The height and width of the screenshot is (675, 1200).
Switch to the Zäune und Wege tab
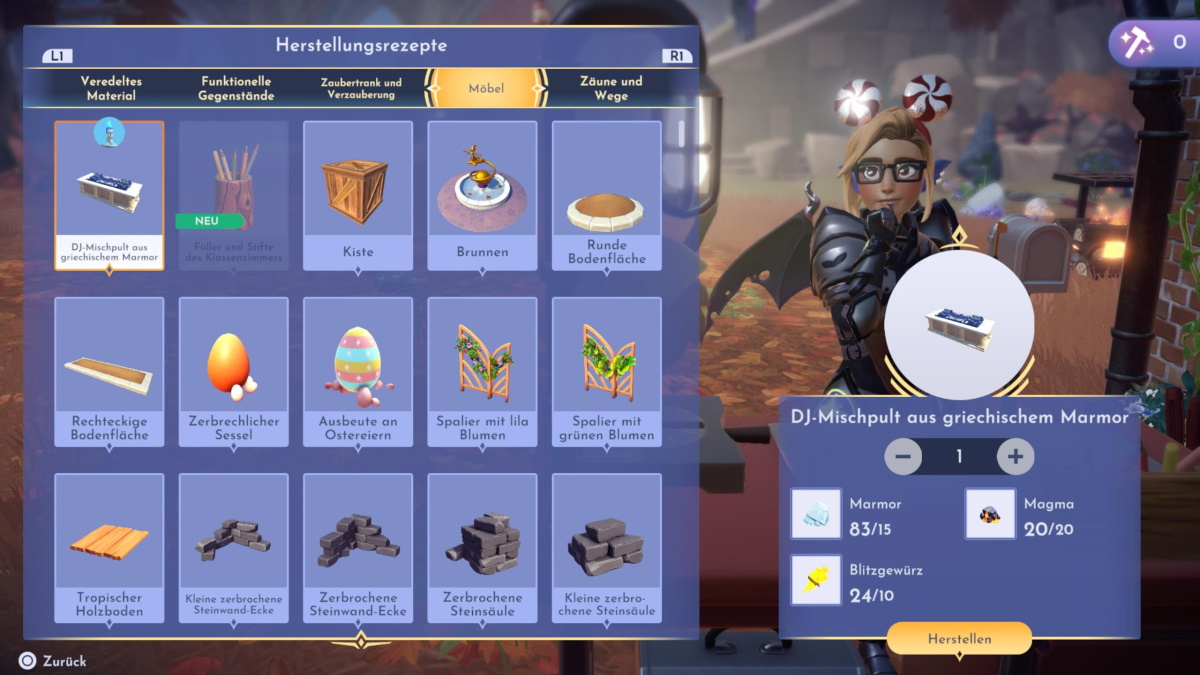click(x=611, y=88)
